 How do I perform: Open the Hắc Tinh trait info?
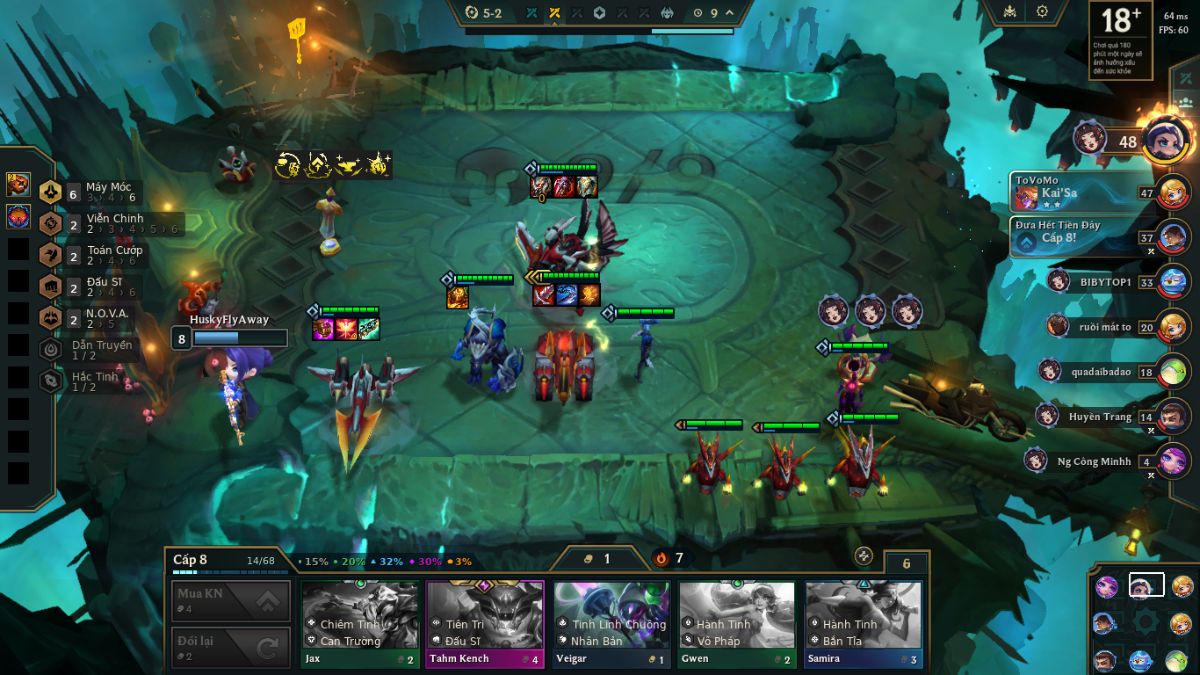pyautogui.click(x=95, y=381)
